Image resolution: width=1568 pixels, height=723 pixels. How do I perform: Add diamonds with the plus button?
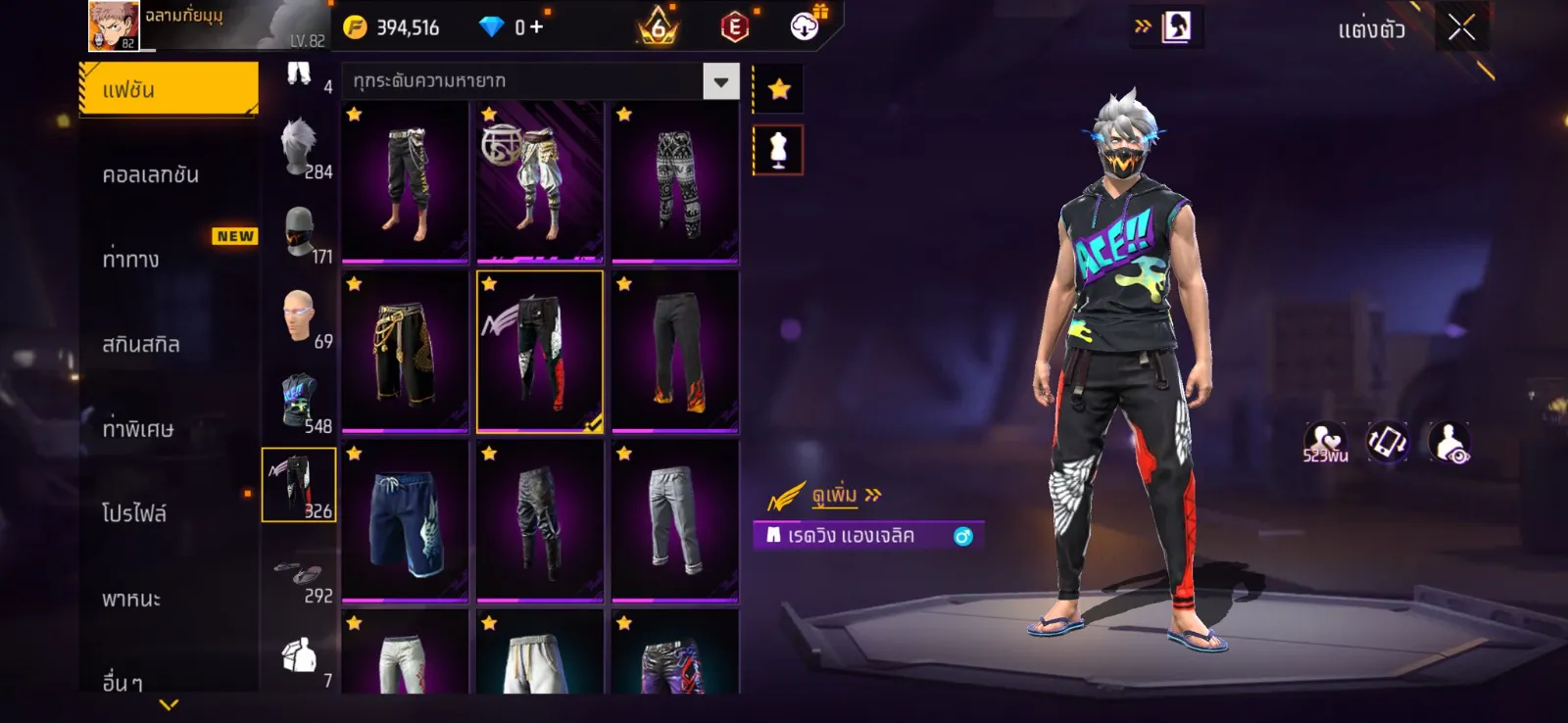(536, 27)
